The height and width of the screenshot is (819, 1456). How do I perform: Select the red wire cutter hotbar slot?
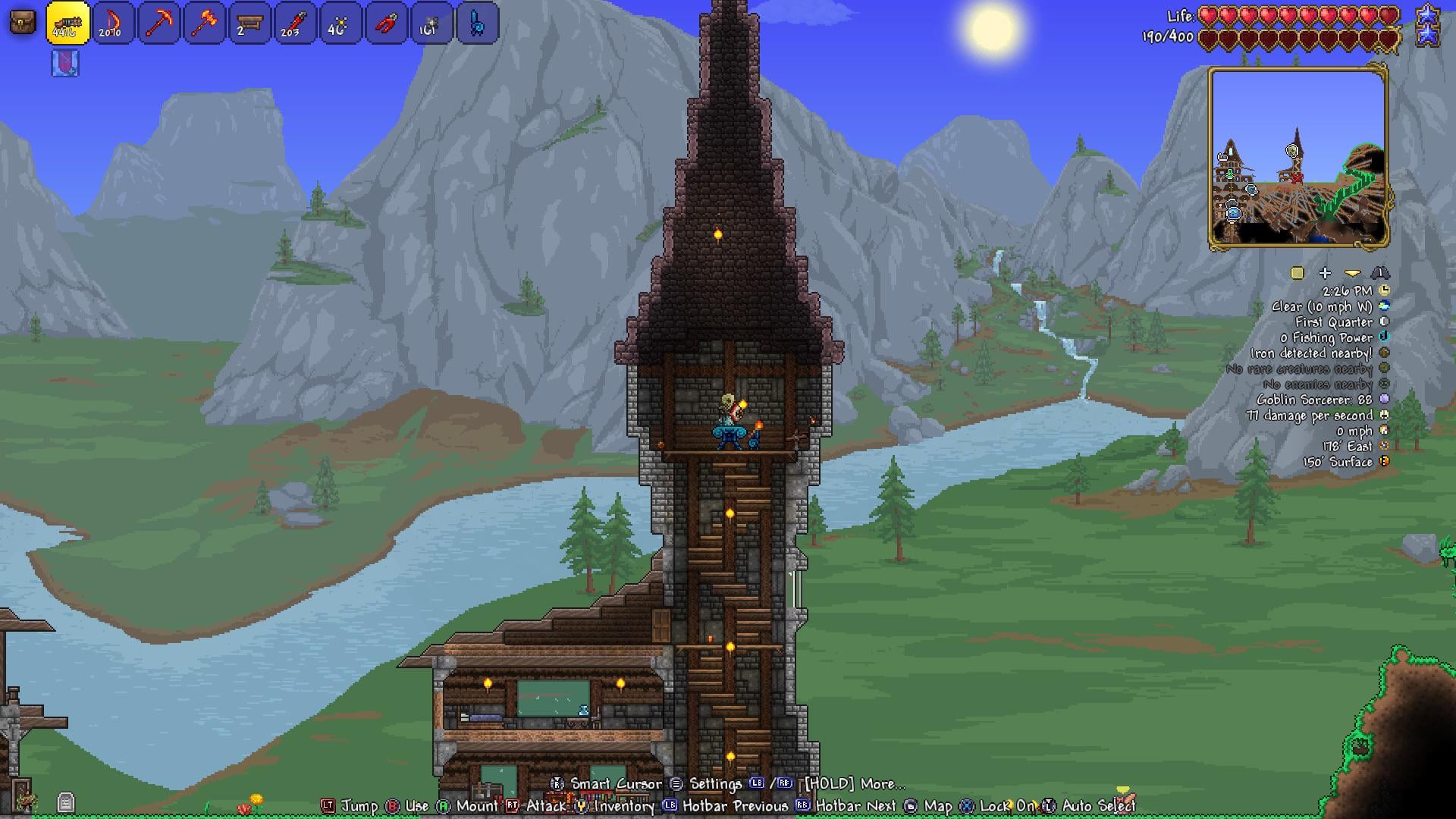pyautogui.click(x=386, y=23)
